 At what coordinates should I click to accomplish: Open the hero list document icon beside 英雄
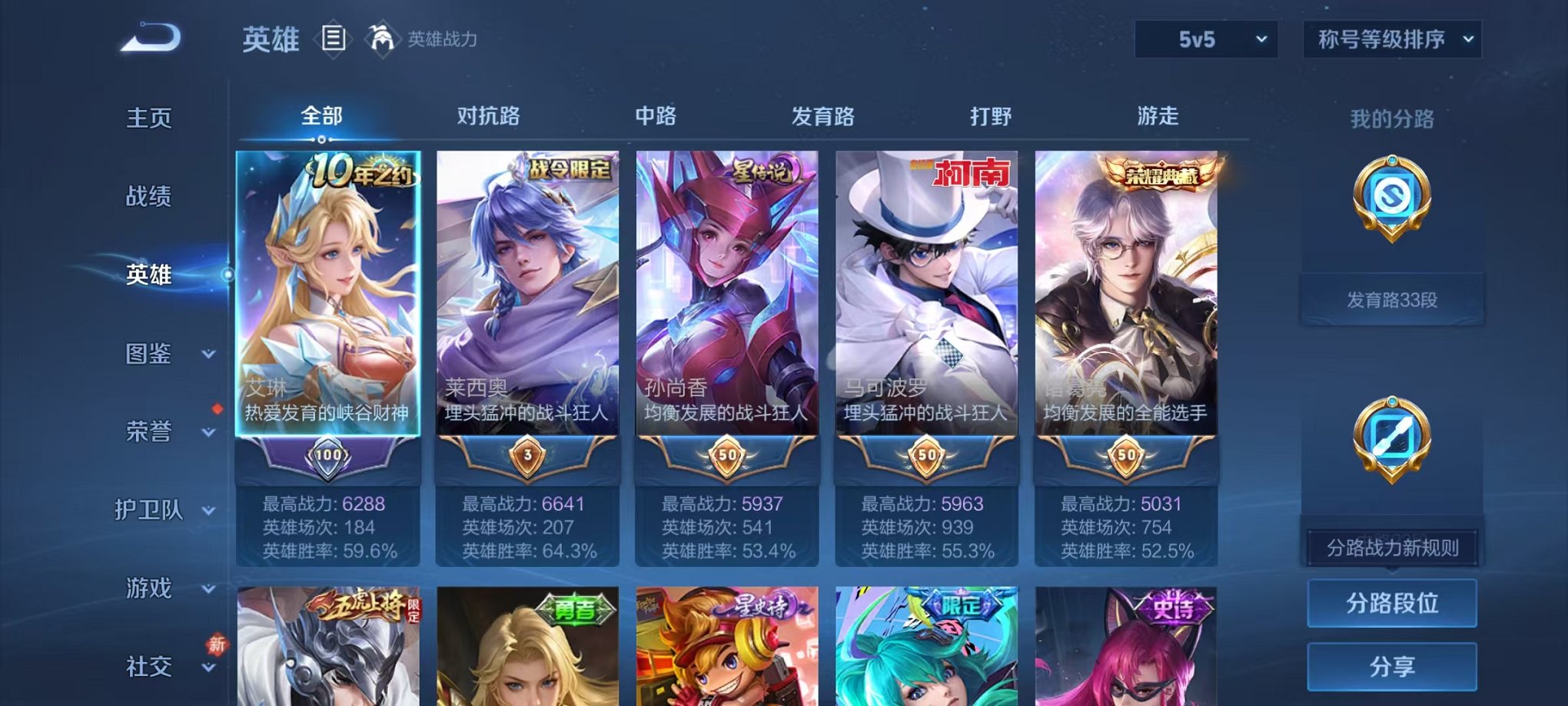coord(334,38)
